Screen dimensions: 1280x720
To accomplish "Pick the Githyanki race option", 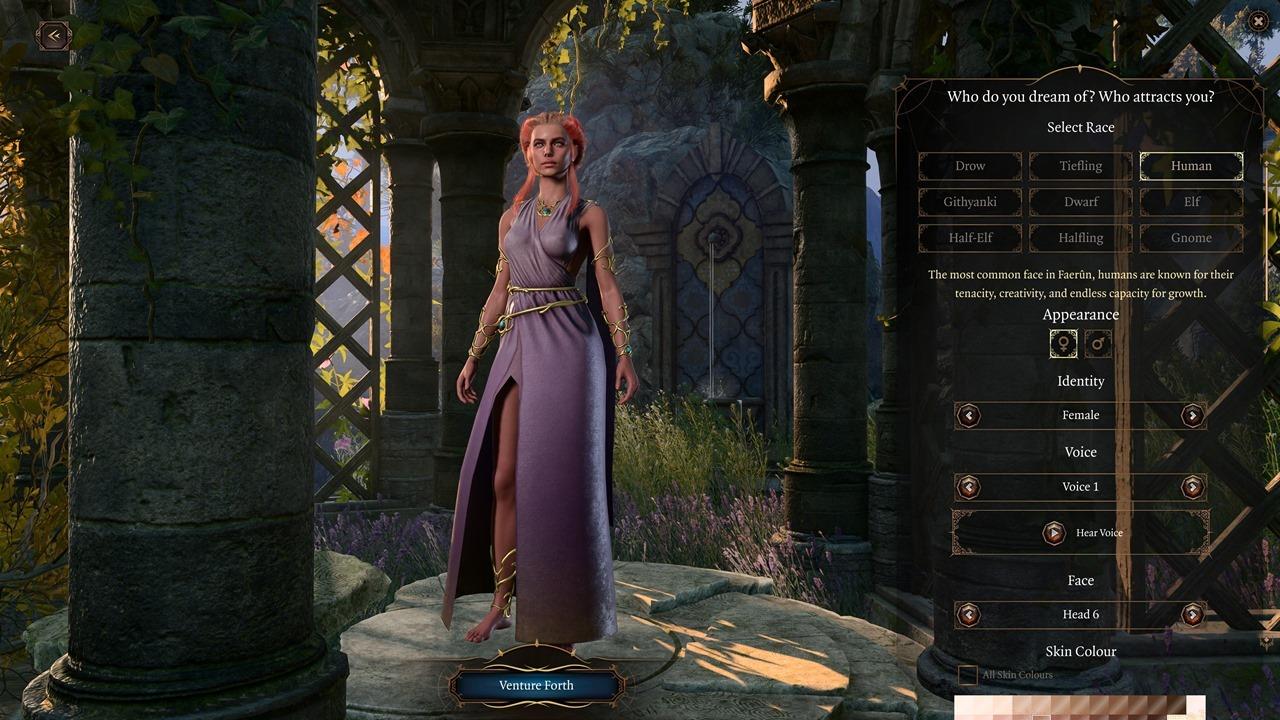I will [969, 202].
